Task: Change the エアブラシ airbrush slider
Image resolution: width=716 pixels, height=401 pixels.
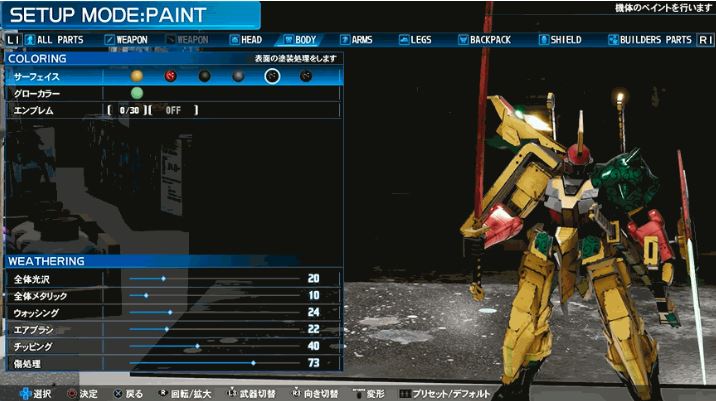Action: 167,329
